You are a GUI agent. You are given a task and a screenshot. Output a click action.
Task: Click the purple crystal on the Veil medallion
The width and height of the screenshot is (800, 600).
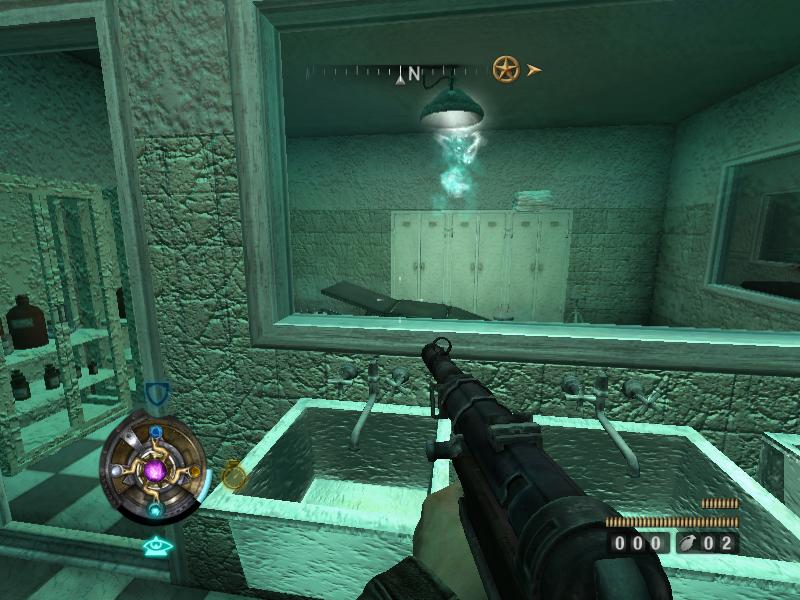[155, 469]
